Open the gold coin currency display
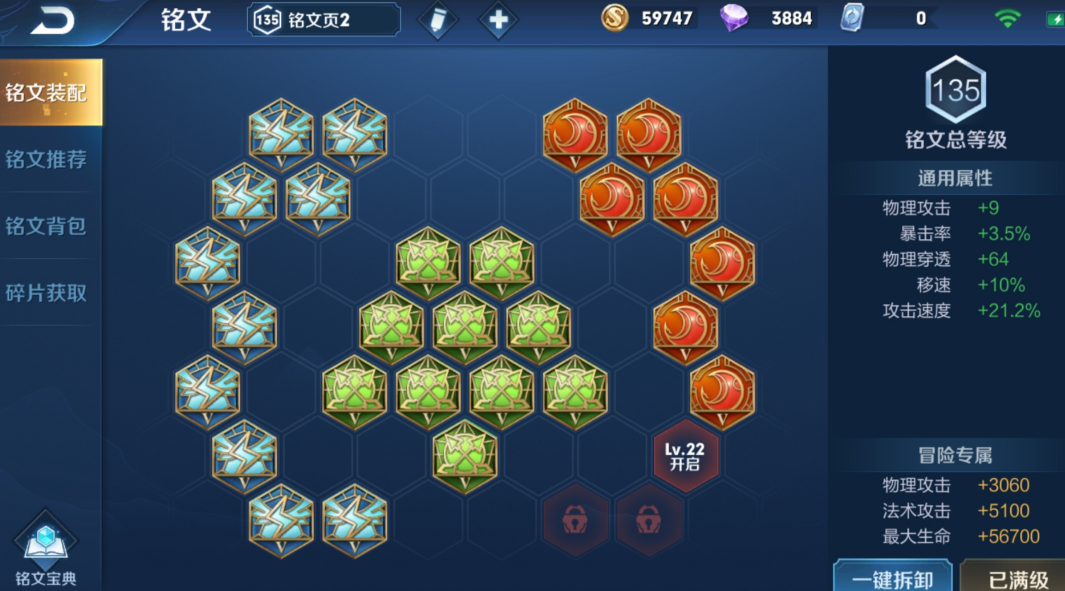1065x591 pixels. [648, 18]
